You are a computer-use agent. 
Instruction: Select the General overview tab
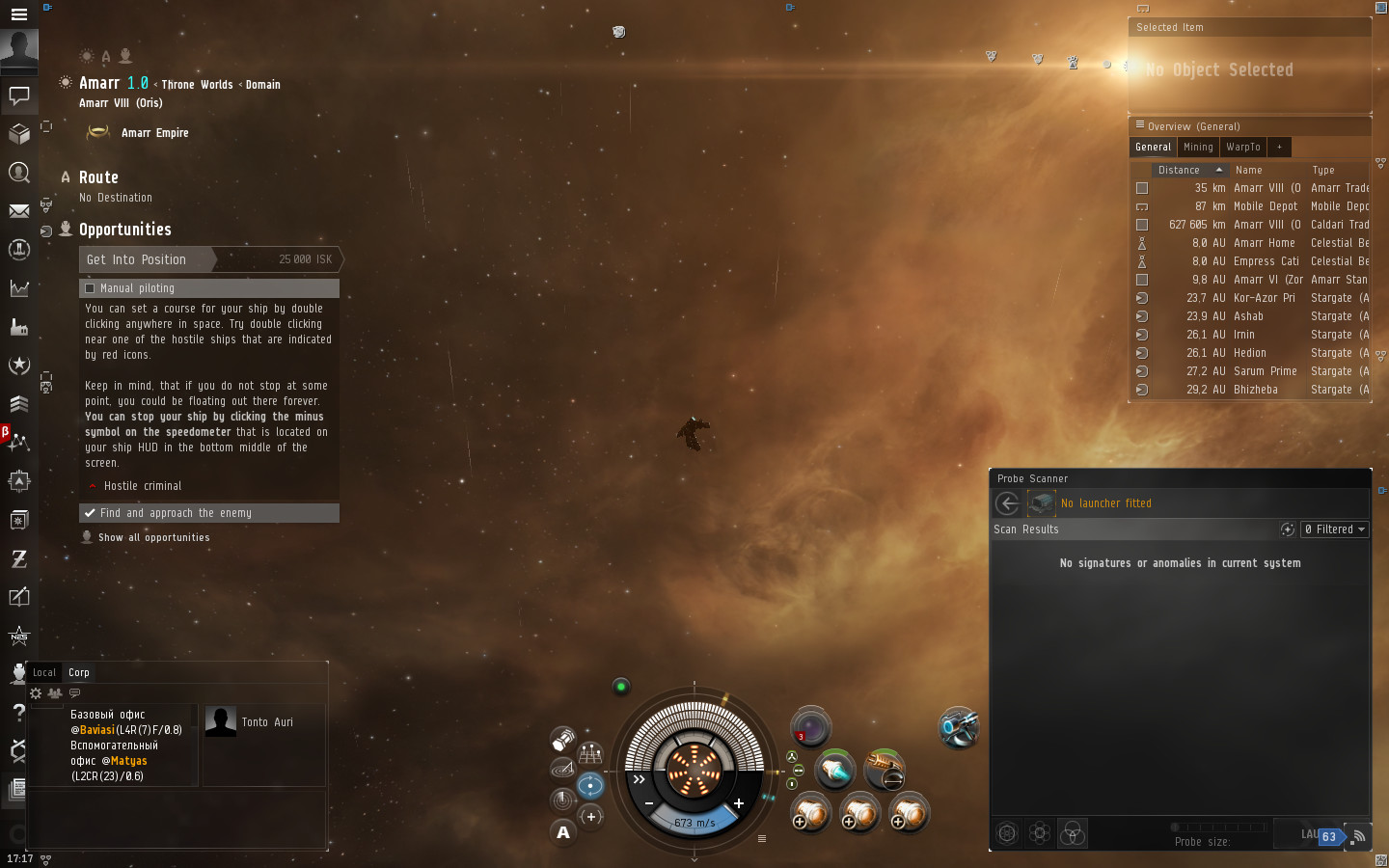1153,148
